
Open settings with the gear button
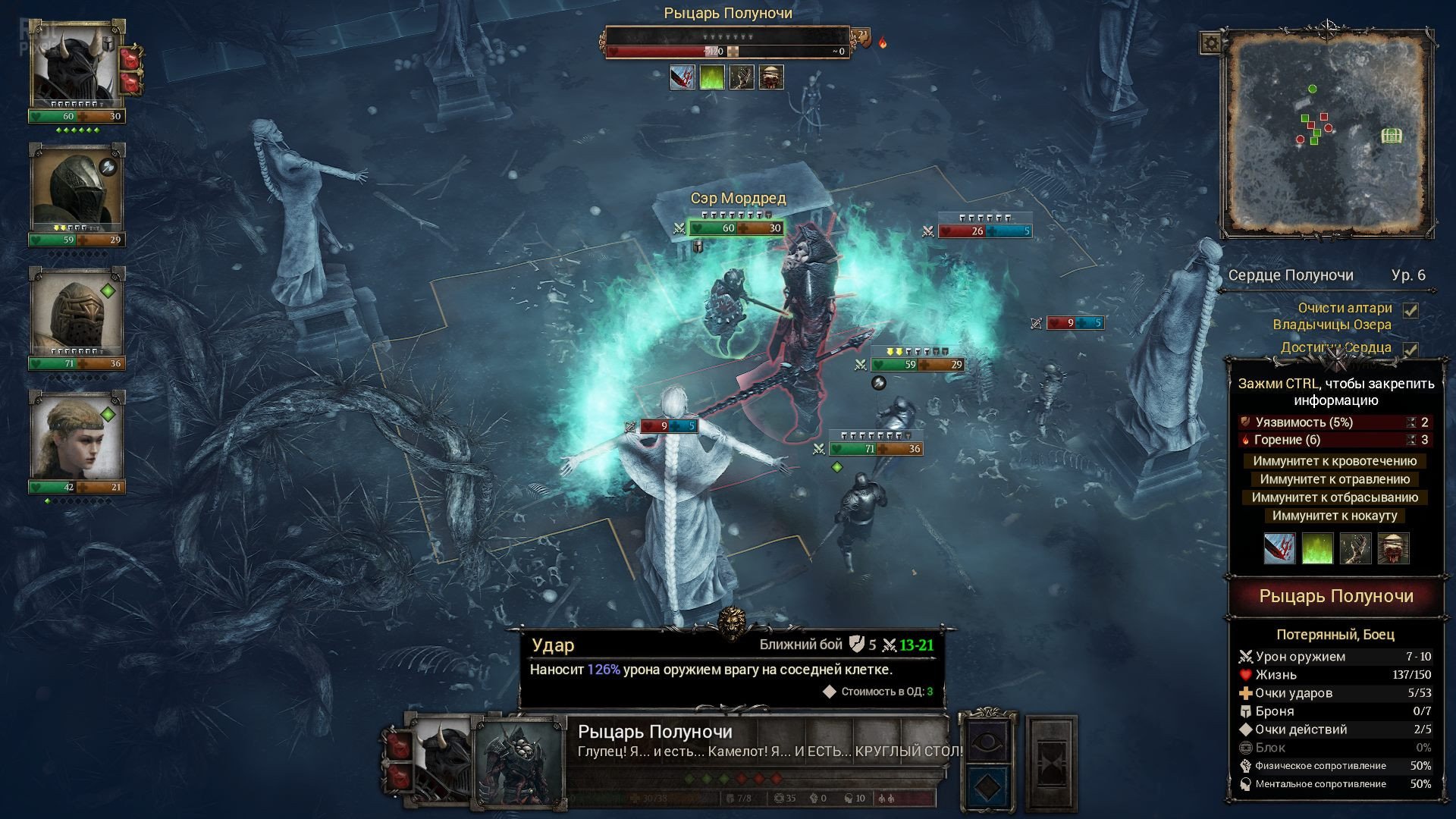pos(1211,42)
